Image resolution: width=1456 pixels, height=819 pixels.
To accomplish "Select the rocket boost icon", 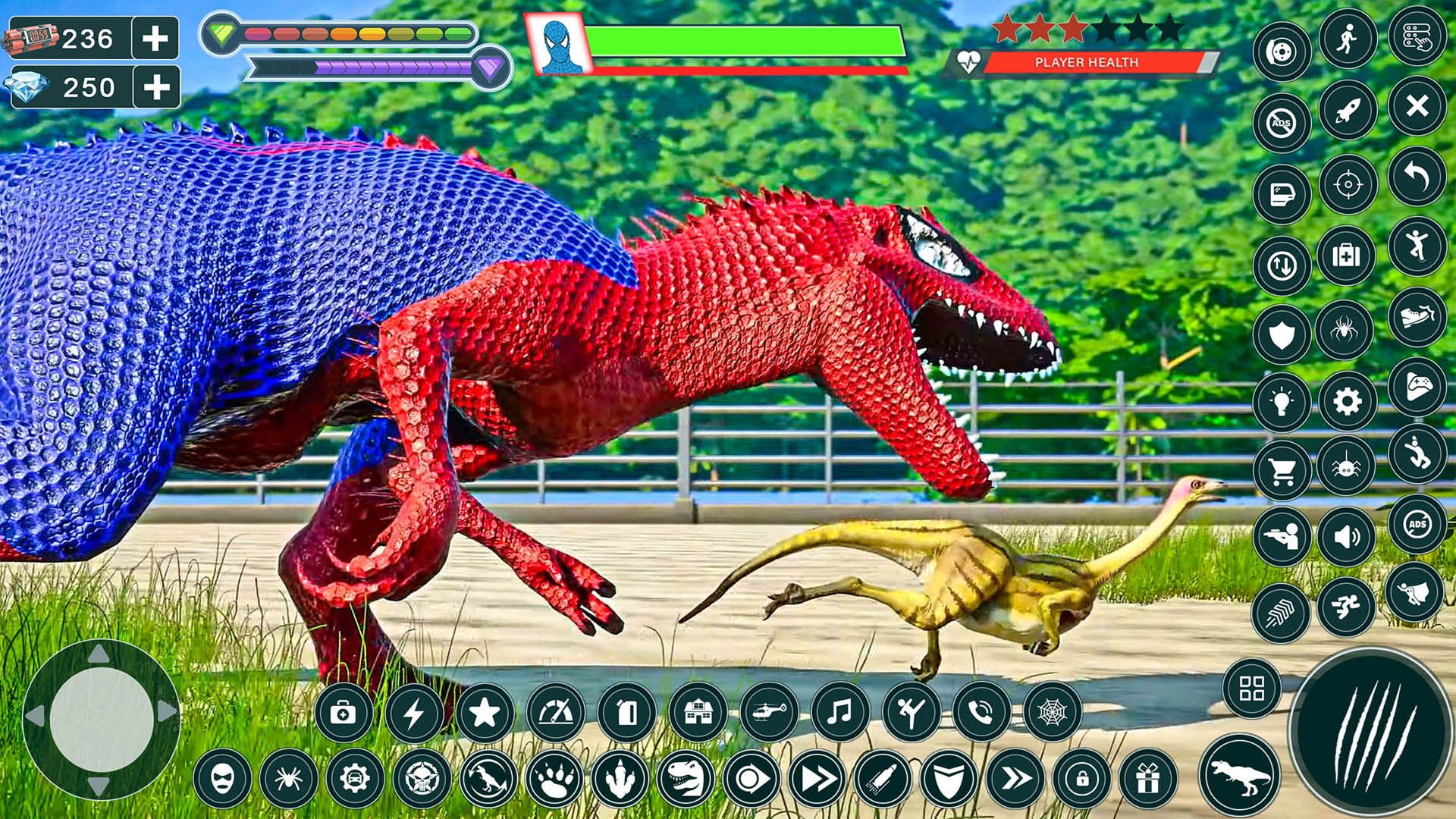I will point(1347,109).
